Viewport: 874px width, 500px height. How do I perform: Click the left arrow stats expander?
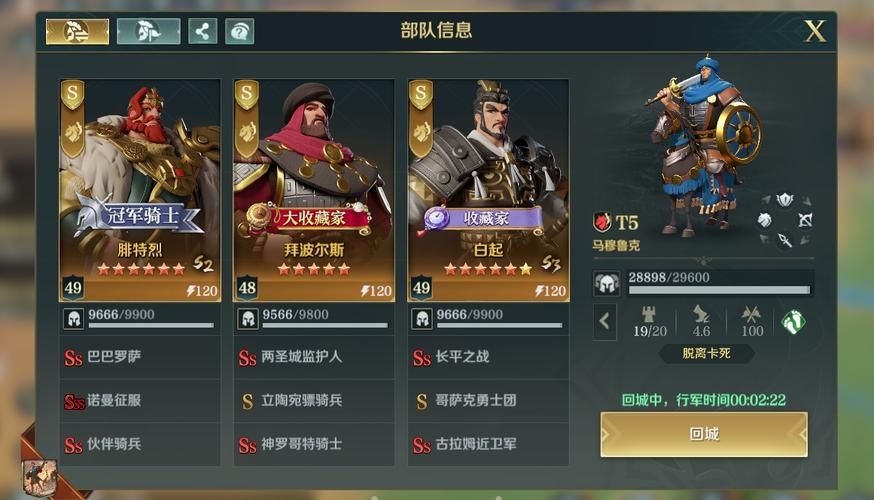point(604,322)
